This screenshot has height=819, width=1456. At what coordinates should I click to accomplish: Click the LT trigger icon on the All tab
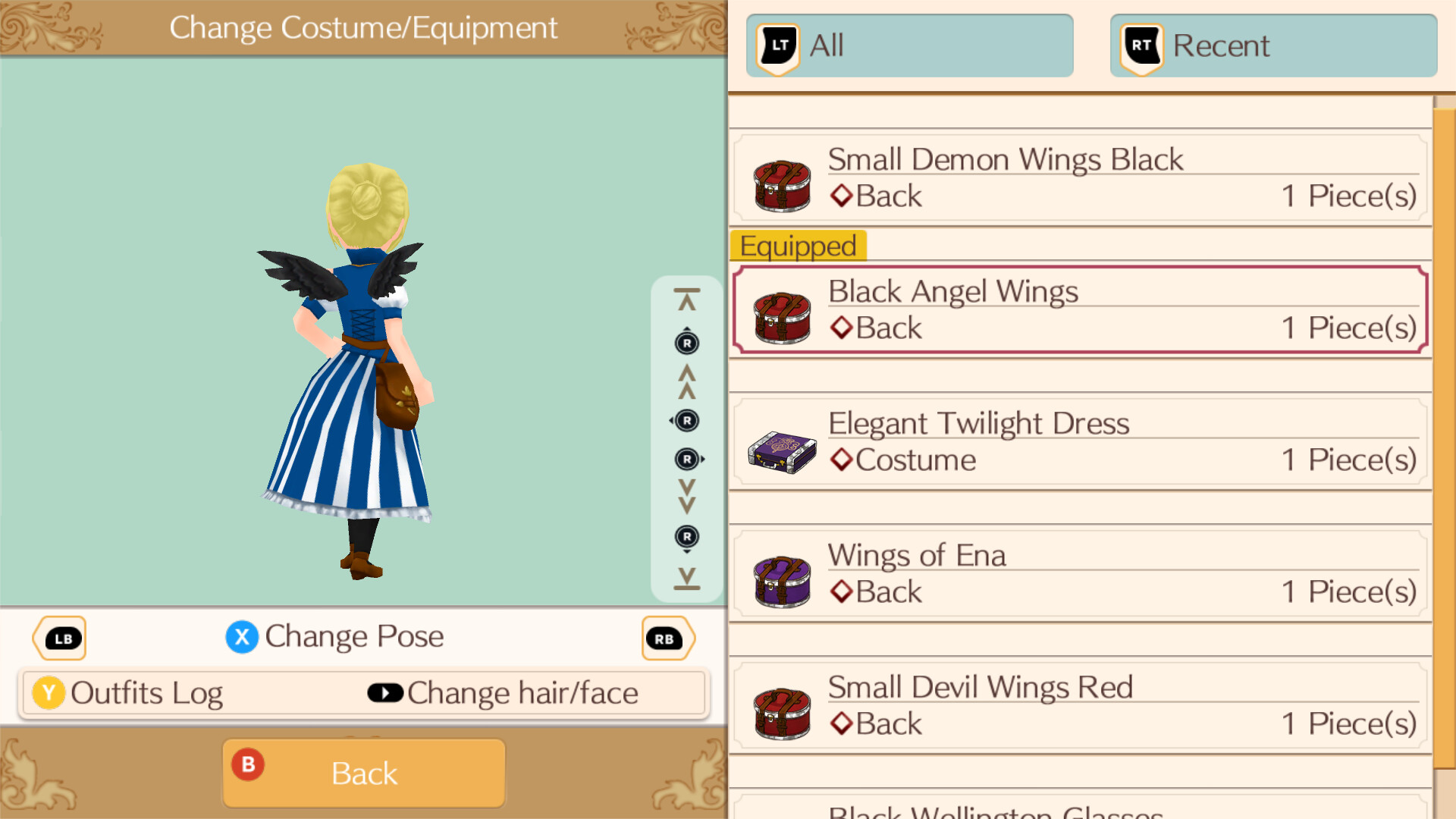[777, 45]
